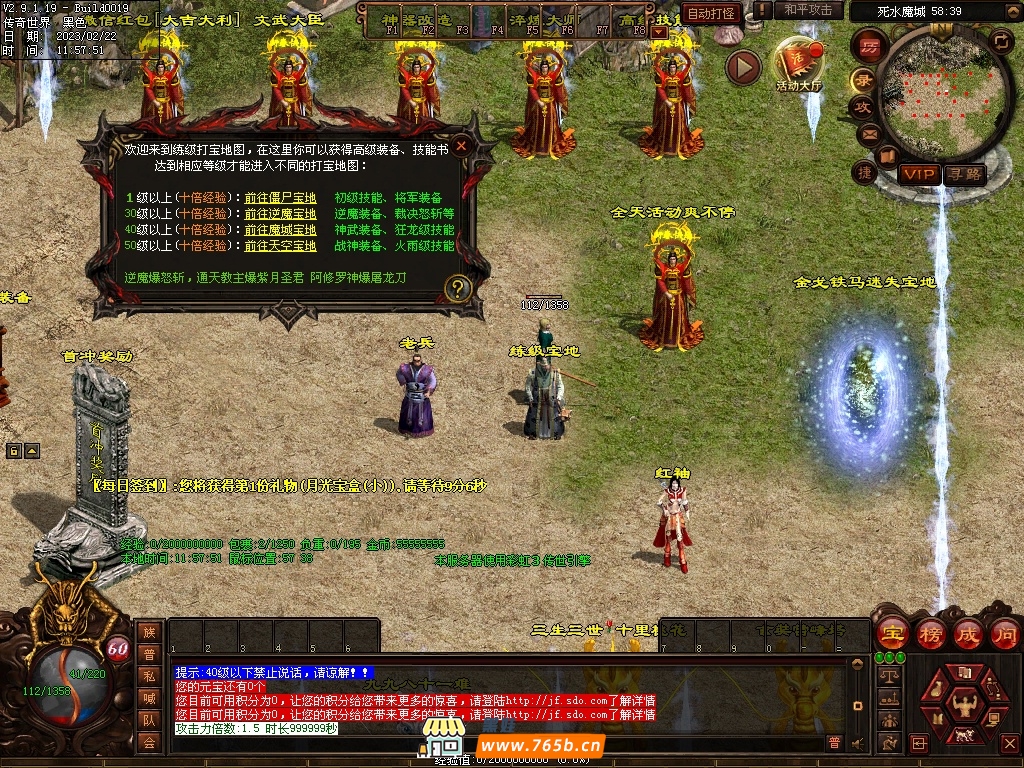
Task: Go to 前往魔城宝地 via dialog link
Action: click(x=280, y=230)
